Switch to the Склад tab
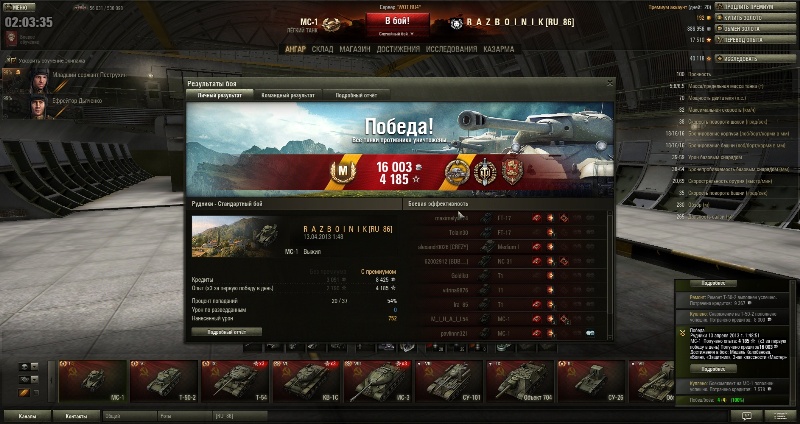The image size is (800, 424). 322,48
